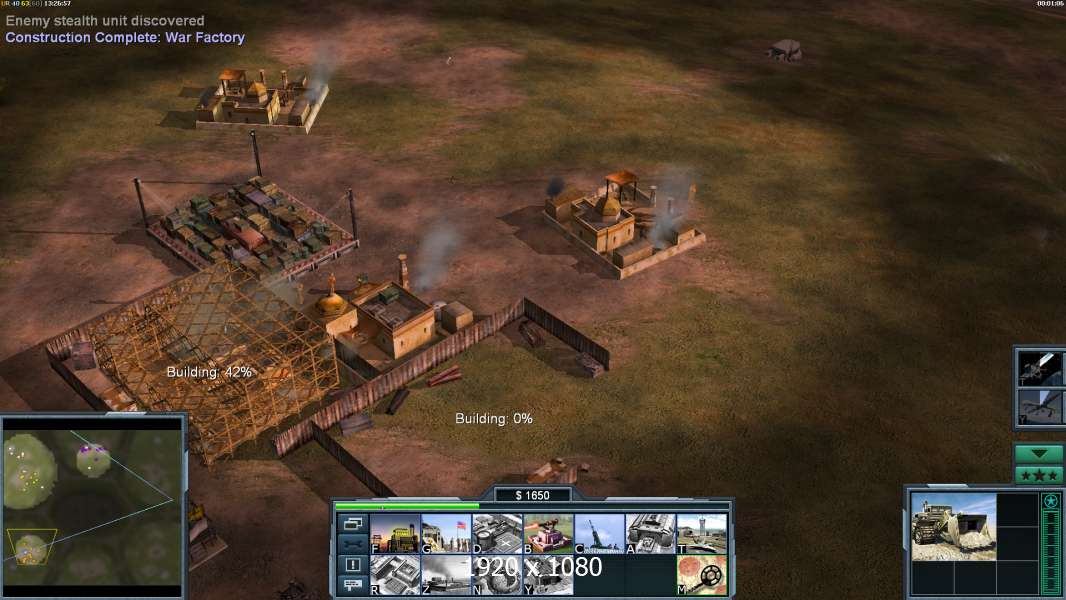Click the greyed-out building icon labeled R
The height and width of the screenshot is (600, 1066).
pos(395,575)
